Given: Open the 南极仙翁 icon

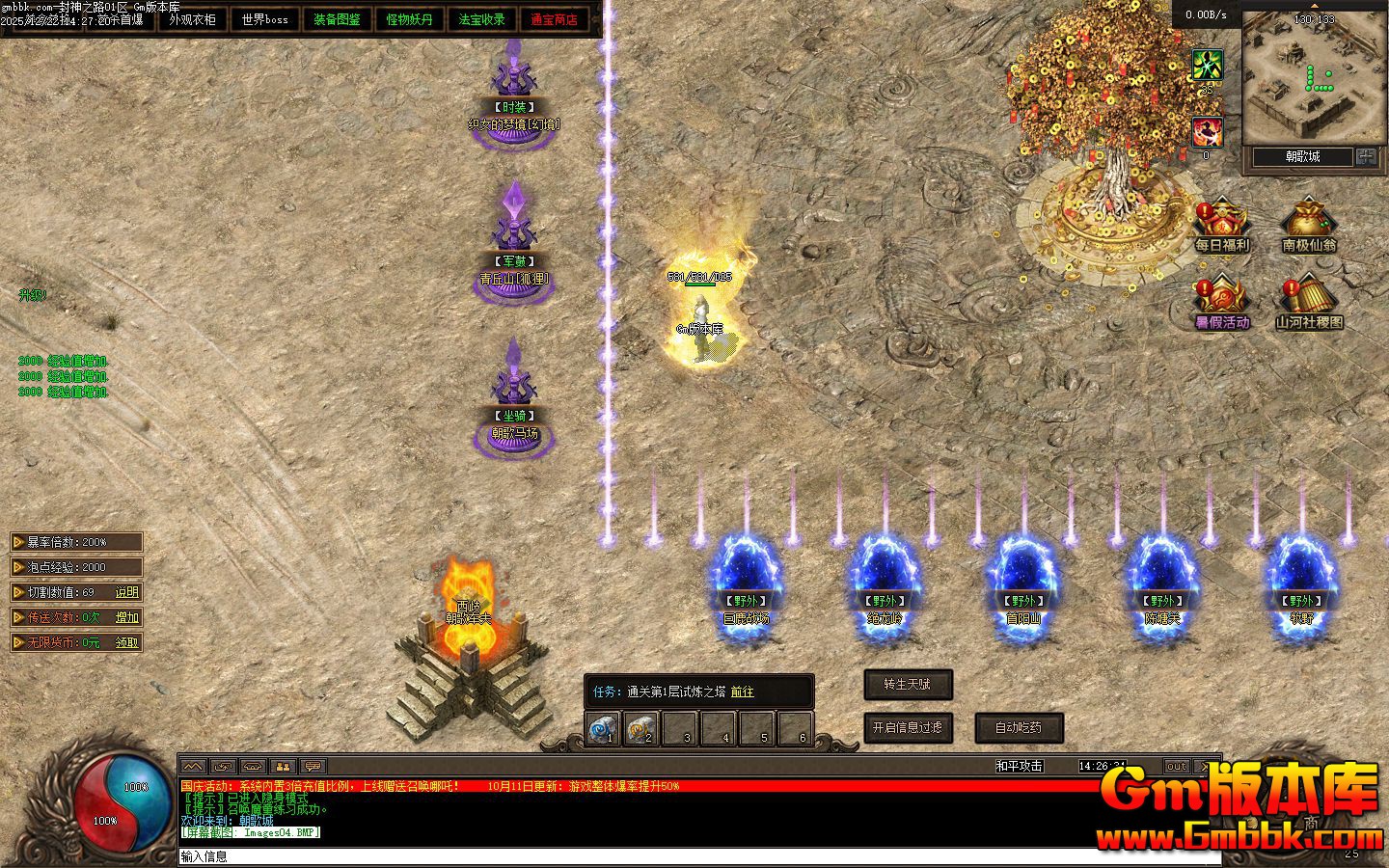Looking at the screenshot, I should click(x=1309, y=226).
